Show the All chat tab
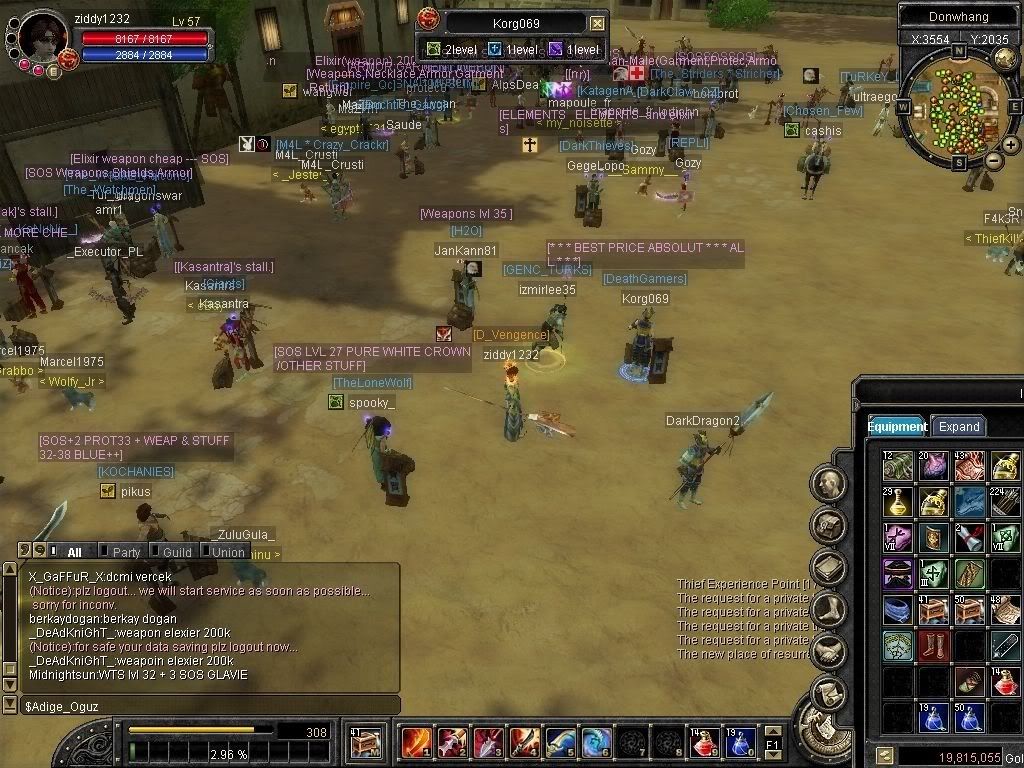Screen dimensions: 1024x768 (74, 551)
